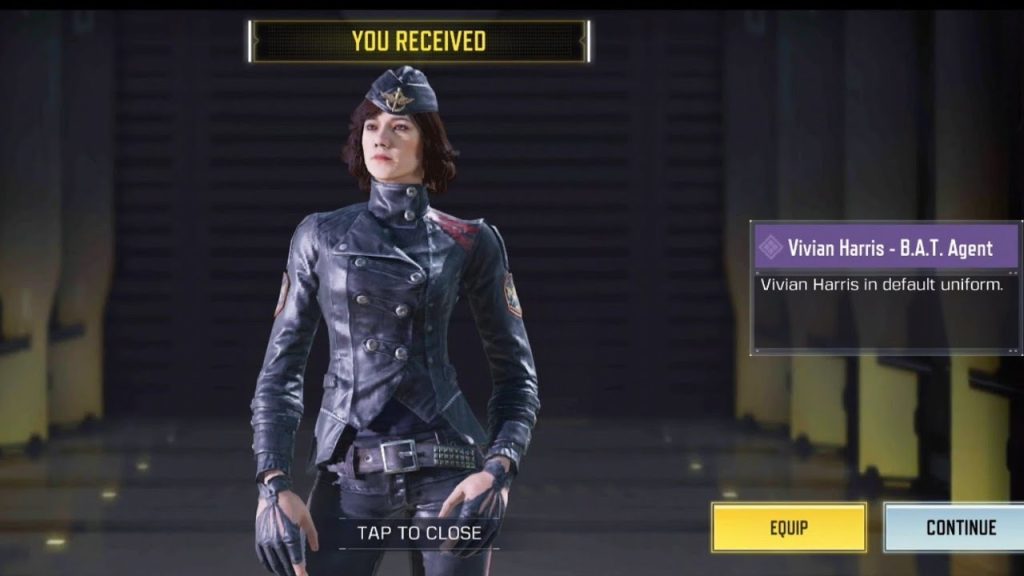Select the Vivian Harris B.A.T. Agent info card
This screenshot has width=1024, height=576.
[886, 286]
